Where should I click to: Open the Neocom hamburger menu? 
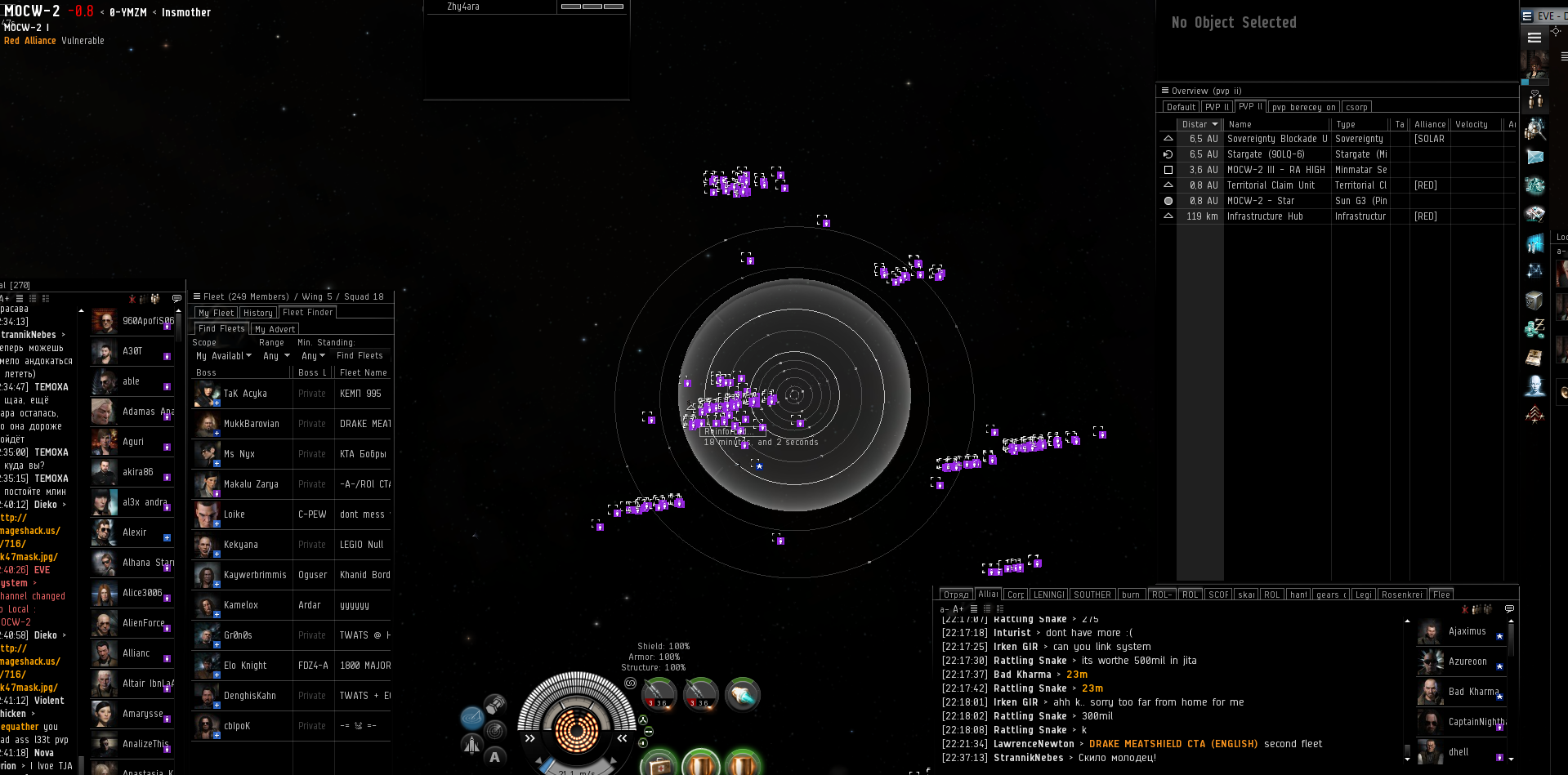coord(1534,38)
